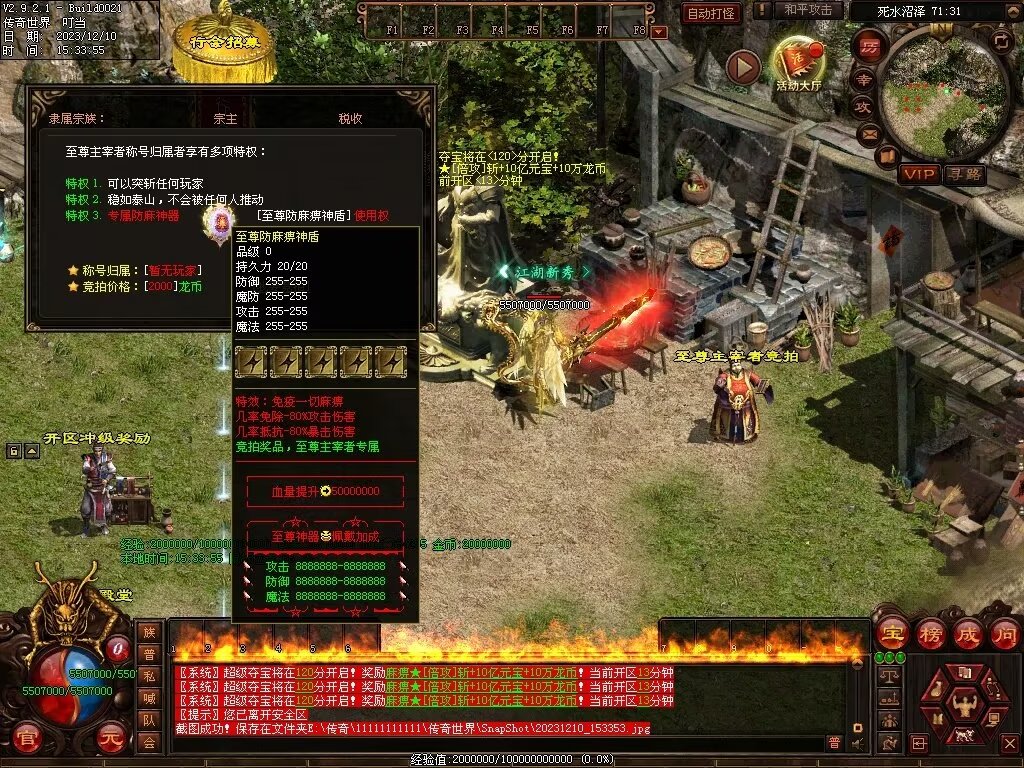Open the mail envelope icon
1024x768 pixels.
point(868,133)
